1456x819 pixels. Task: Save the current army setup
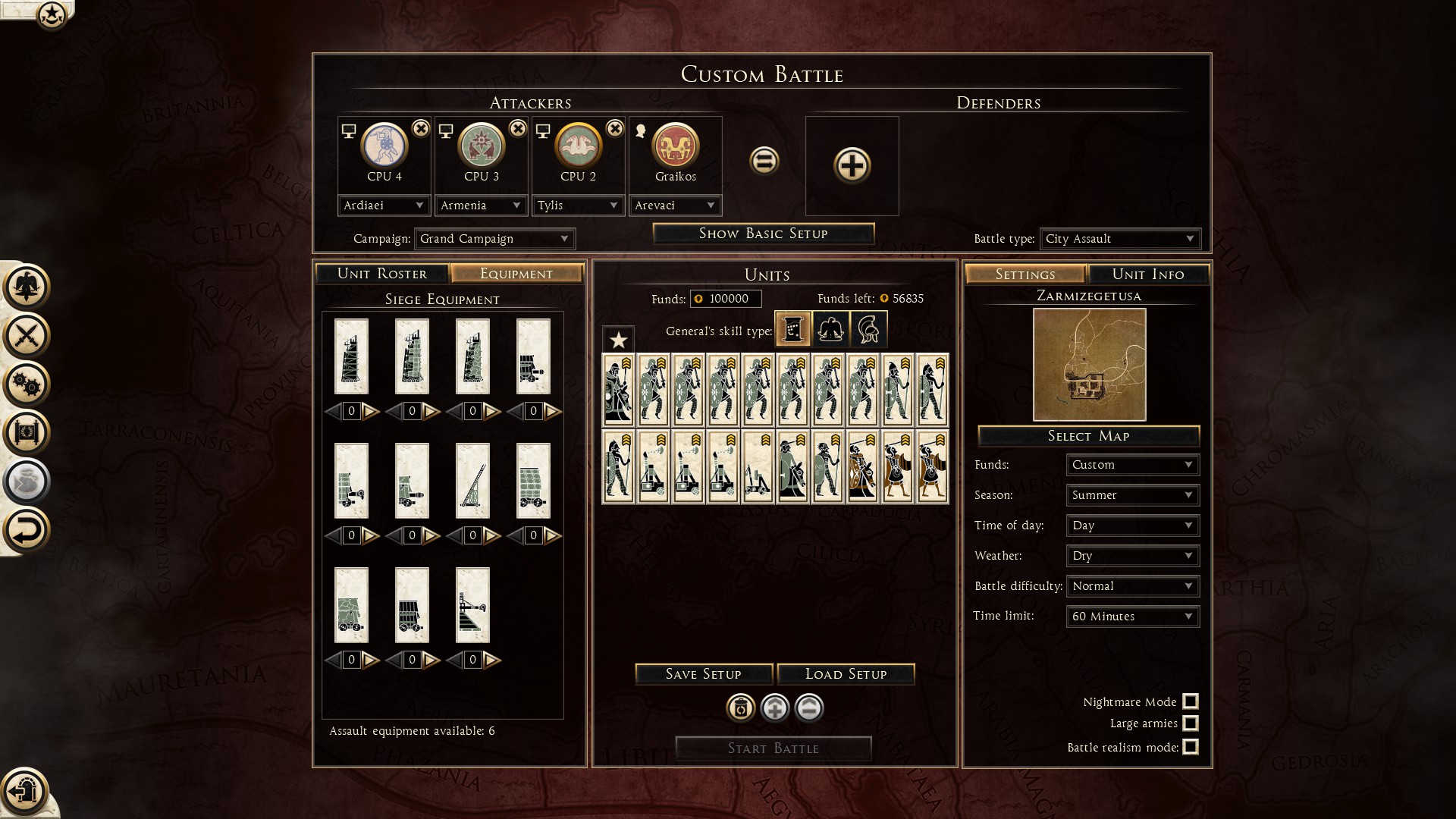pyautogui.click(x=703, y=674)
